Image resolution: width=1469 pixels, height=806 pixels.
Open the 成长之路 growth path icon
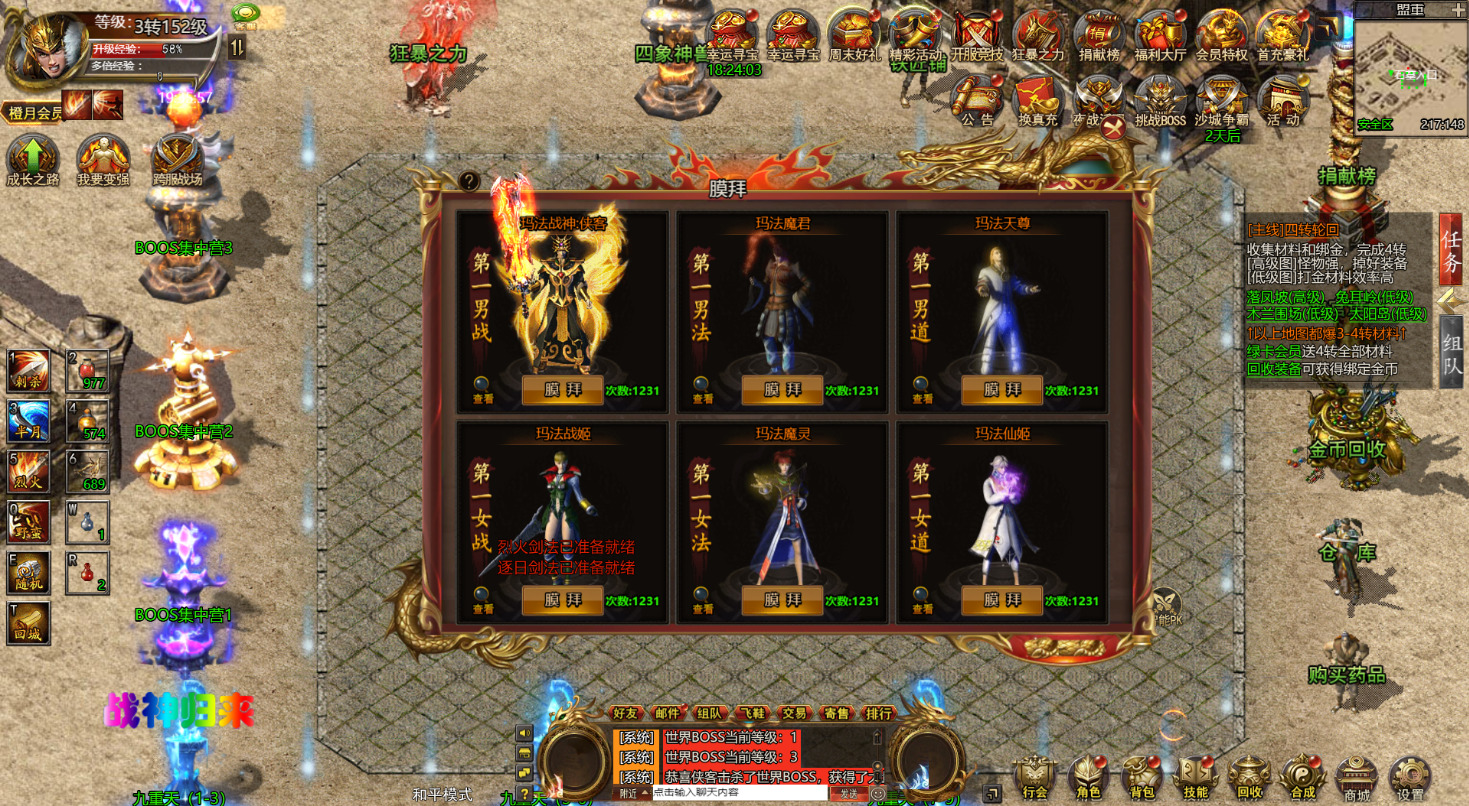(33, 162)
